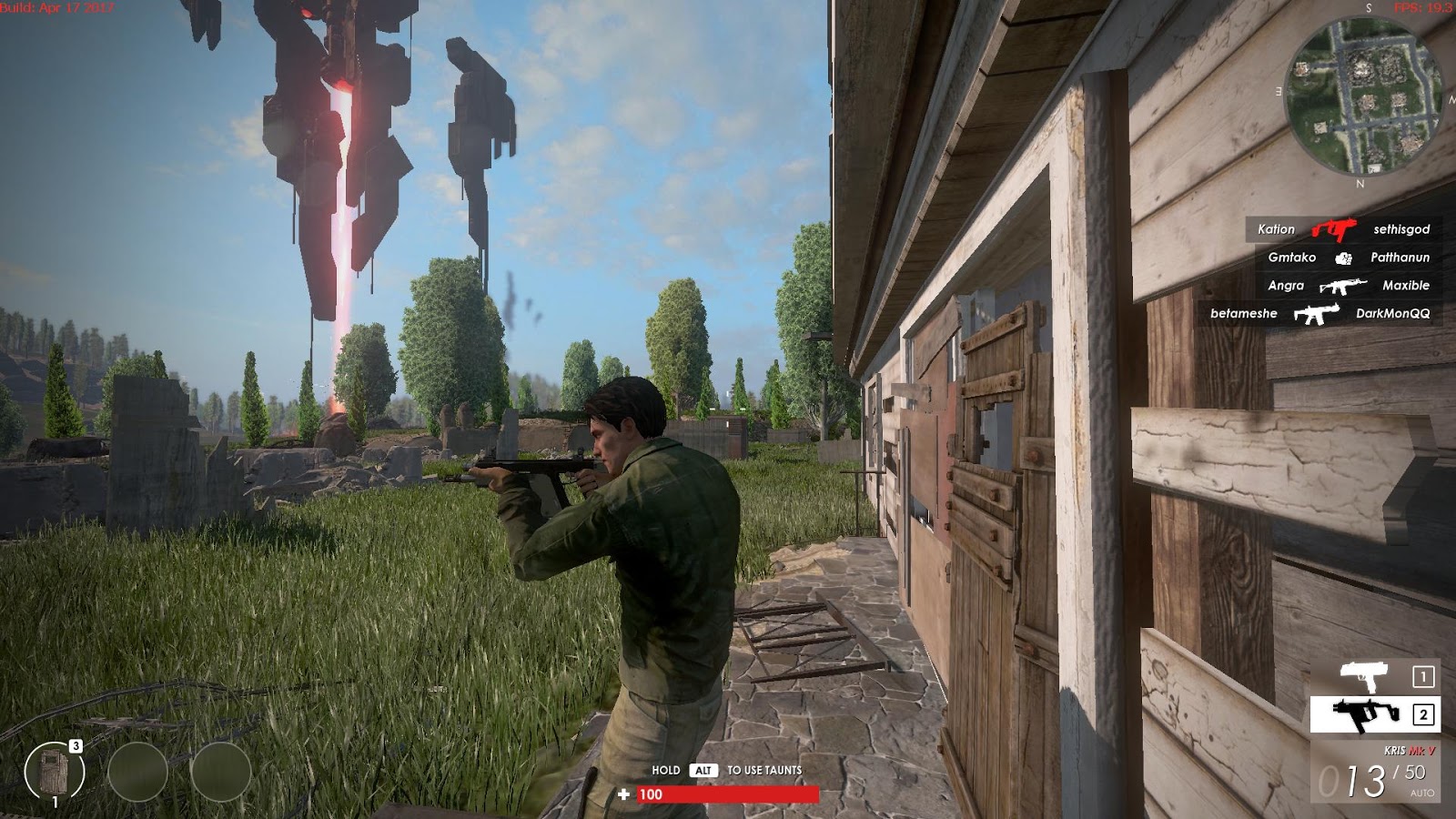Toggle the AUTO fire mode indicator
The width and height of the screenshot is (1456, 819).
(x=1423, y=793)
